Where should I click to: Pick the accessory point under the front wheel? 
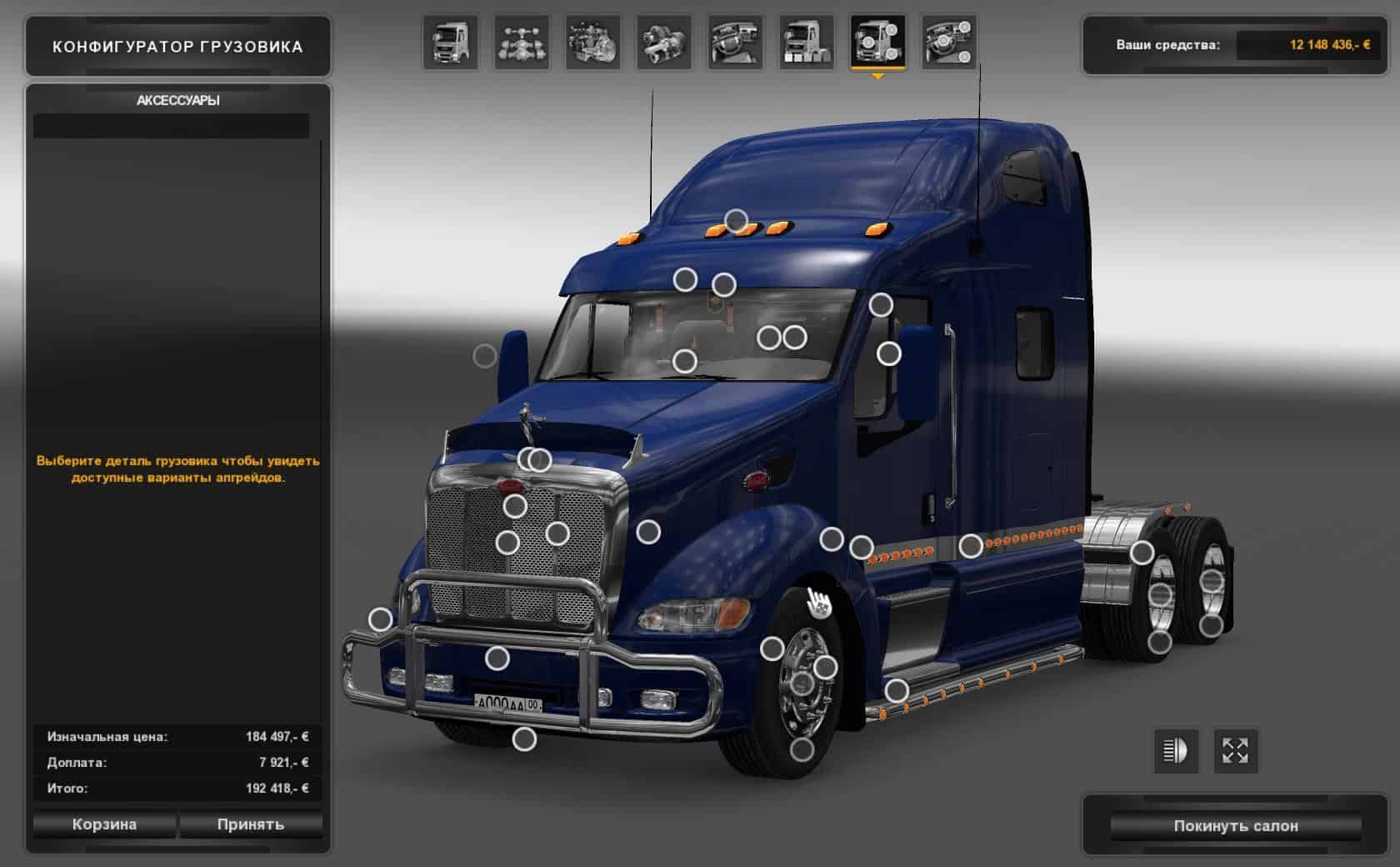click(x=802, y=749)
